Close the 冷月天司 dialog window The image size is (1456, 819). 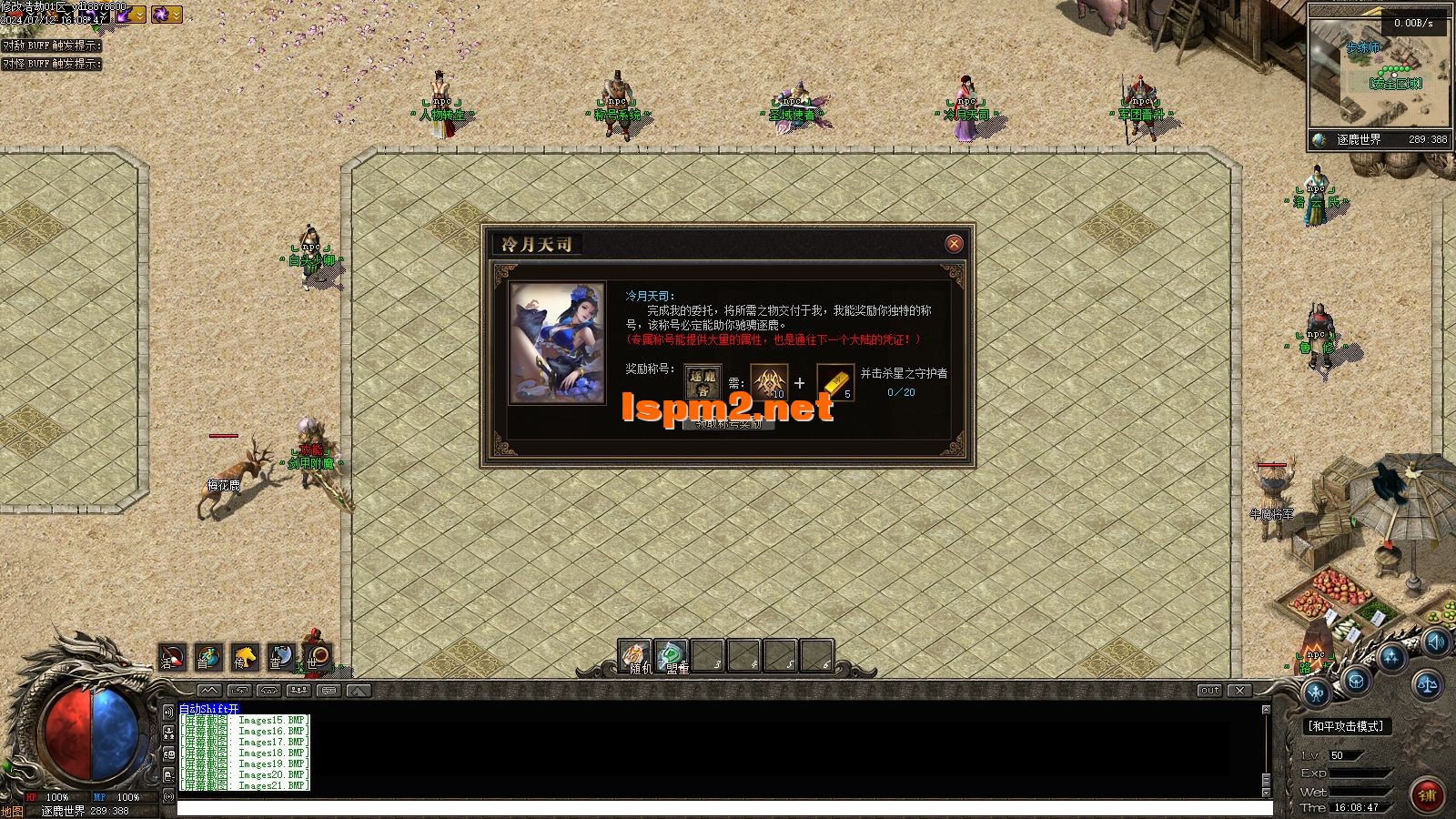pos(954,243)
